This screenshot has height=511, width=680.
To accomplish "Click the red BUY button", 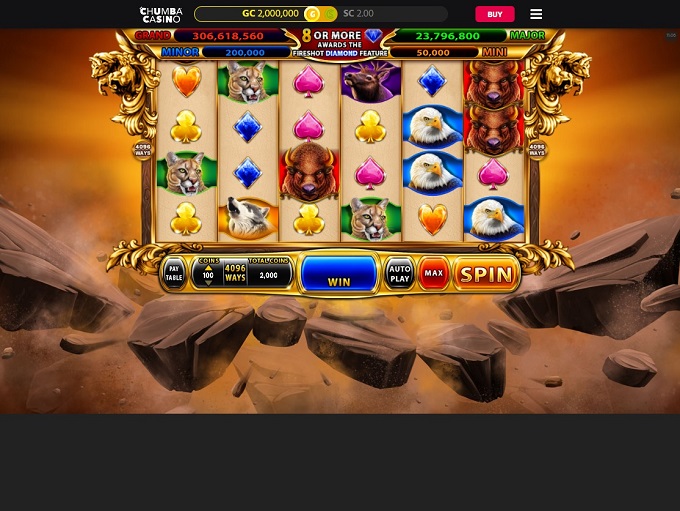I will [x=494, y=14].
